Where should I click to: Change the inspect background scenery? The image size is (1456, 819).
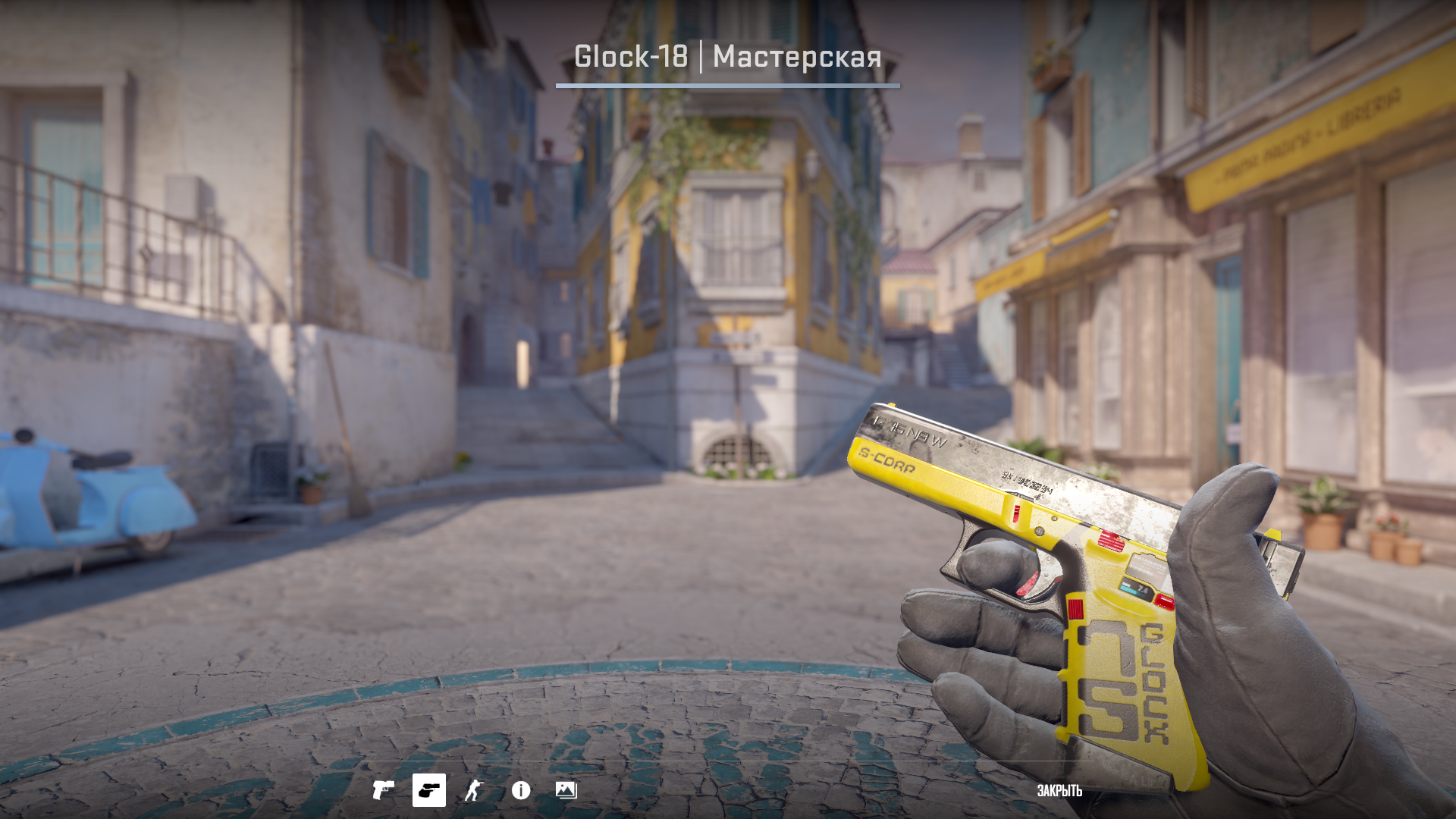pos(566,790)
